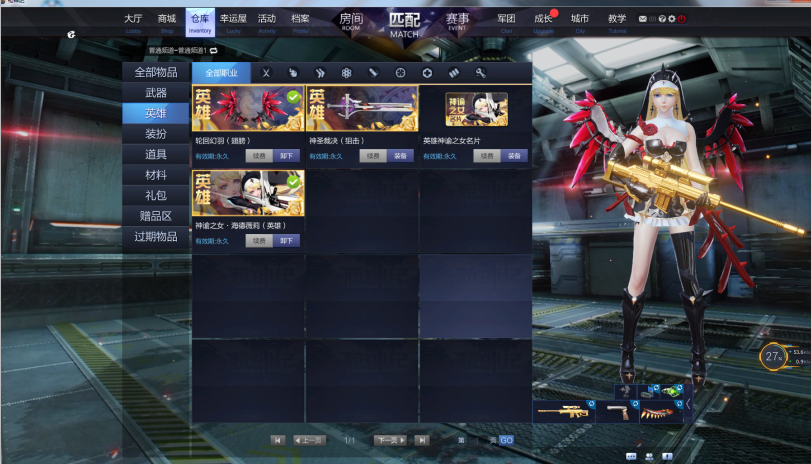Select the 武器 weapons category

[156, 93]
